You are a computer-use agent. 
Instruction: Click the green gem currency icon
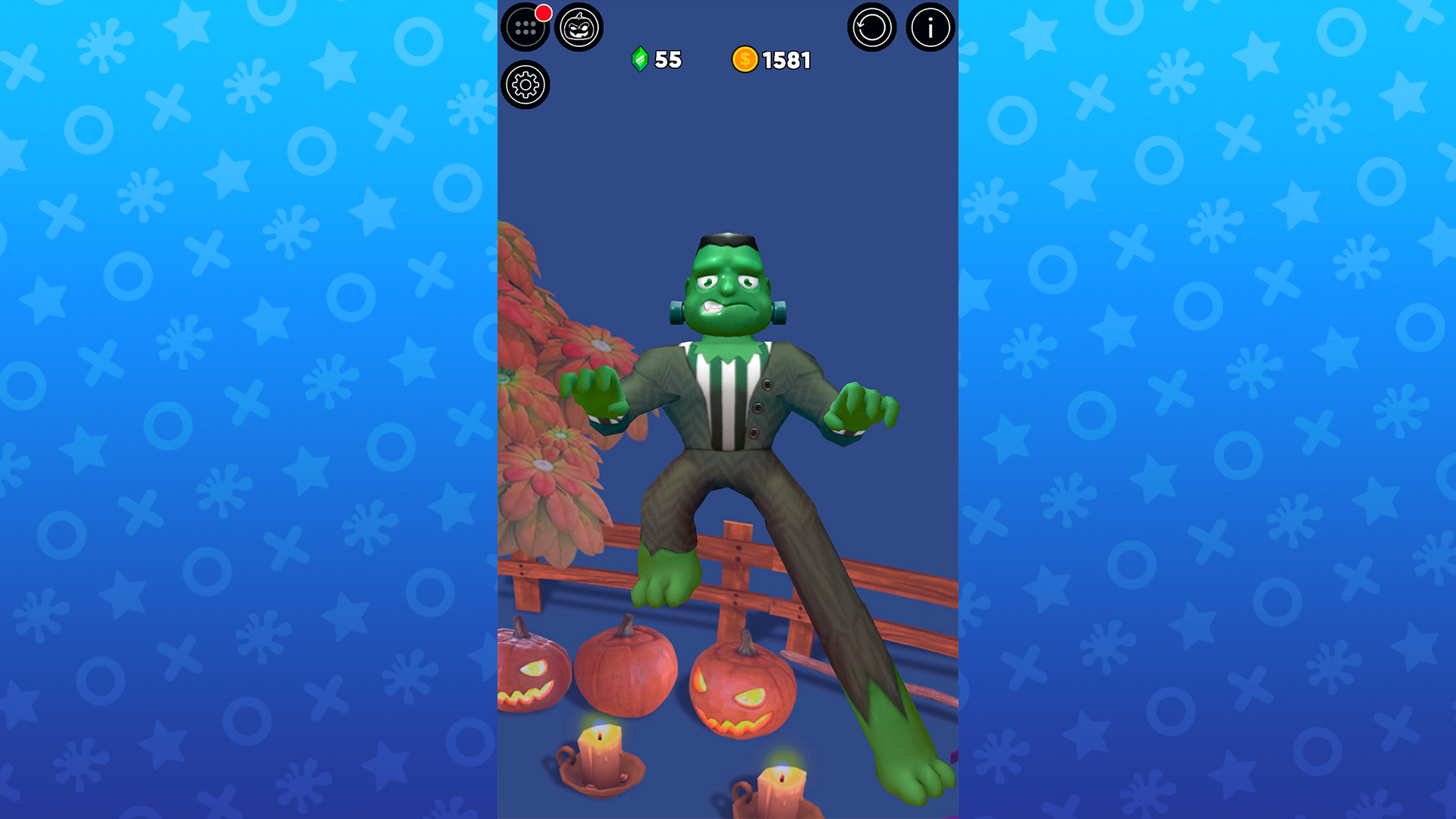(639, 59)
